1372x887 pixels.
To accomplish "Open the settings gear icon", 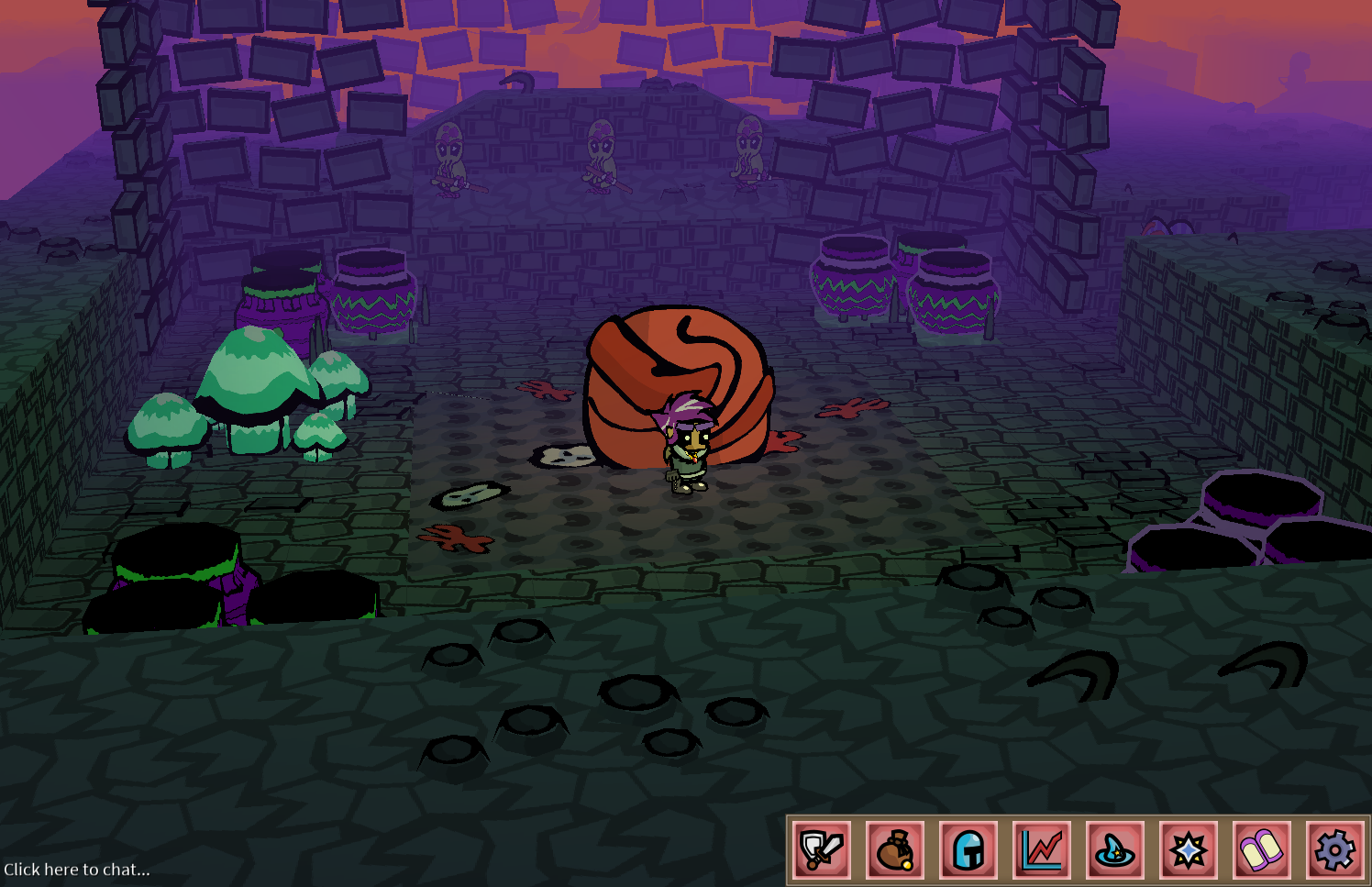I will pyautogui.click(x=1335, y=848).
